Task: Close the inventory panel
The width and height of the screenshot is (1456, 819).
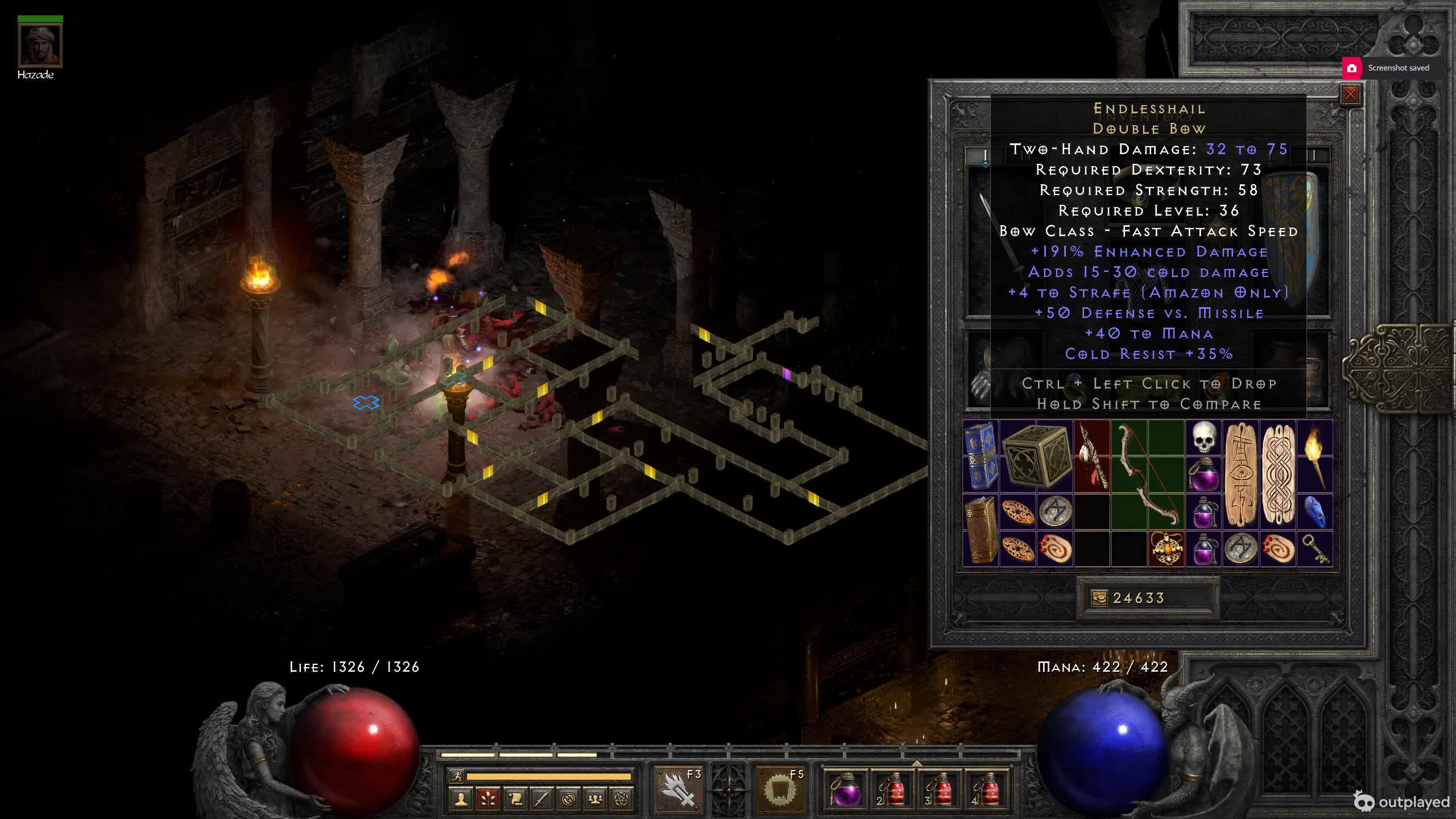Action: click(x=1350, y=94)
